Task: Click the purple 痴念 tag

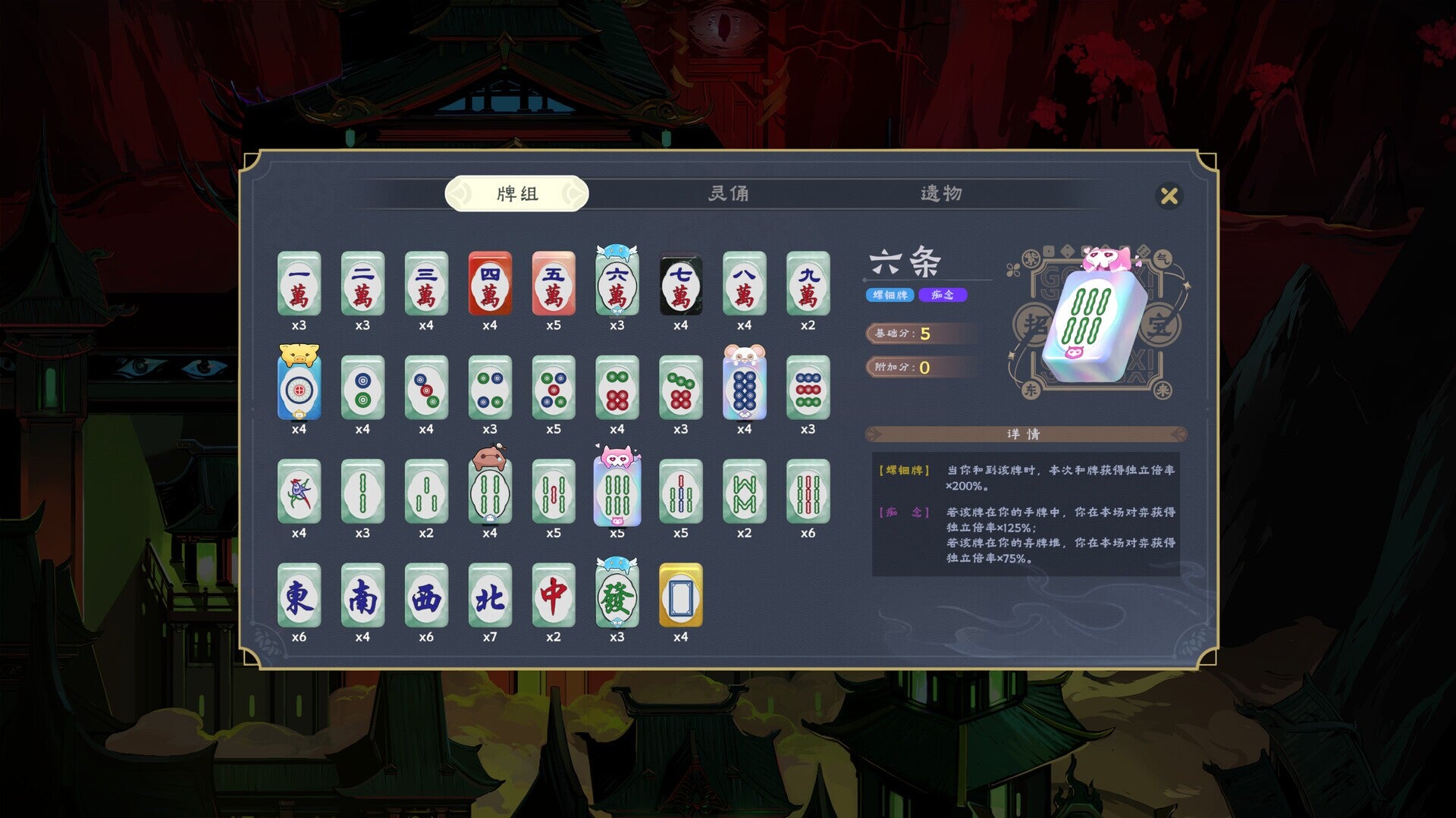Action: [944, 295]
